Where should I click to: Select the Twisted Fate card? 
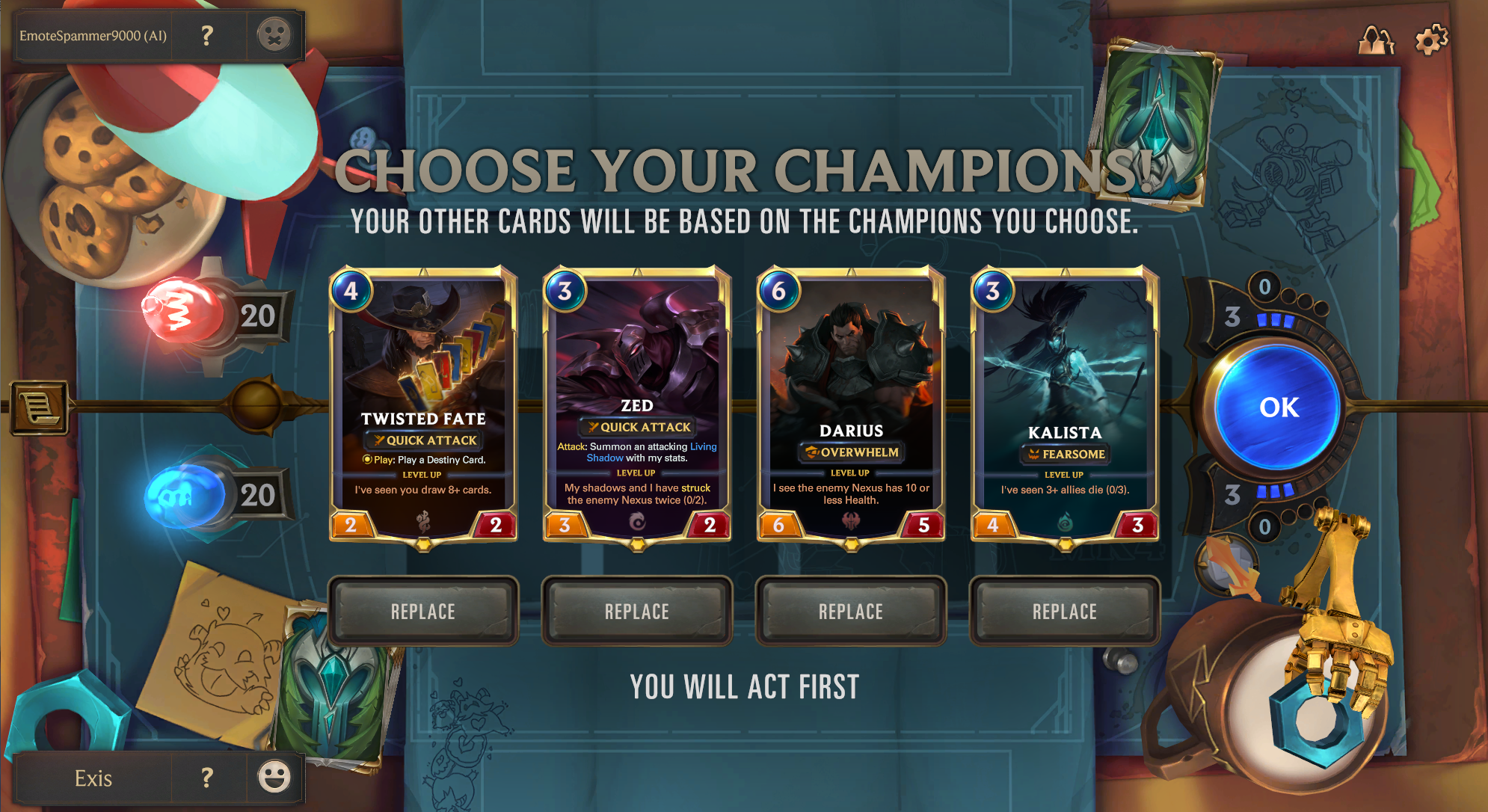pyautogui.click(x=423, y=404)
